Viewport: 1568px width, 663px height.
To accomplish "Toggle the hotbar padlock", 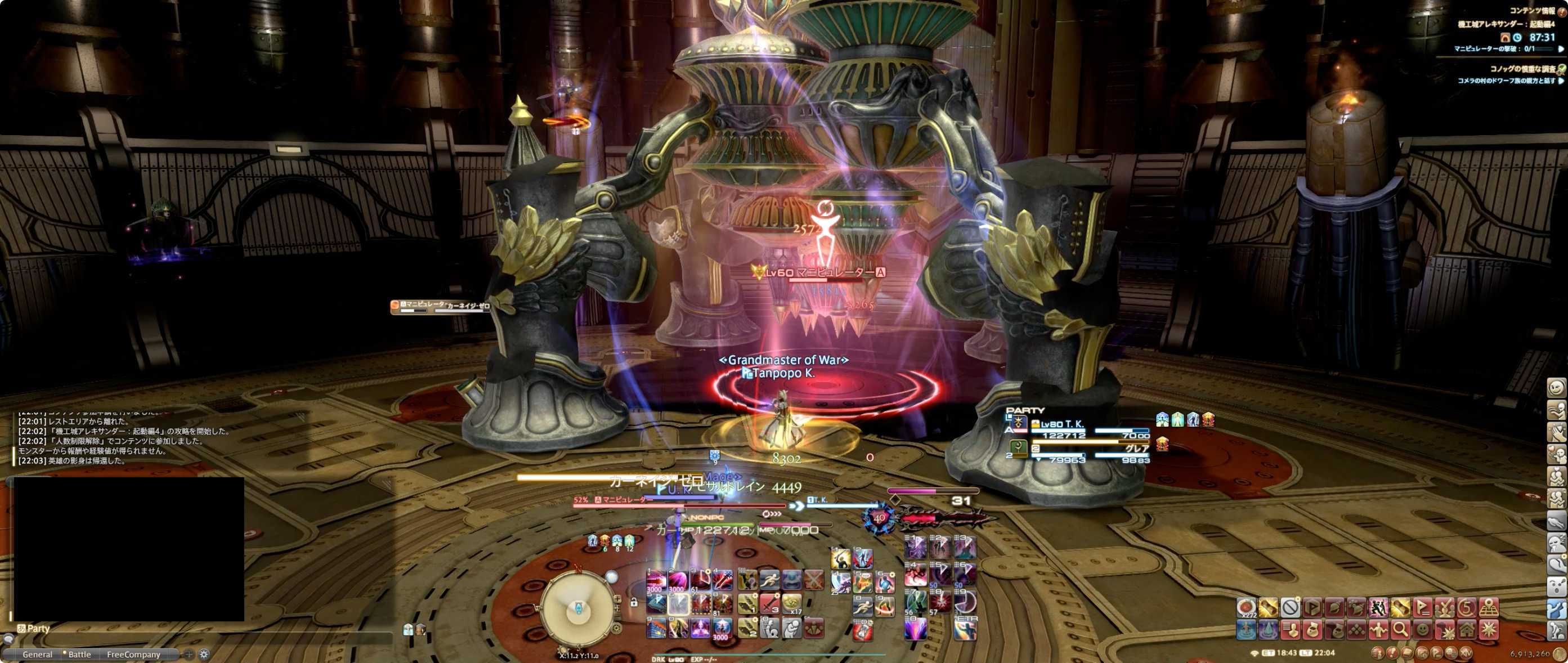I will pyautogui.click(x=634, y=603).
